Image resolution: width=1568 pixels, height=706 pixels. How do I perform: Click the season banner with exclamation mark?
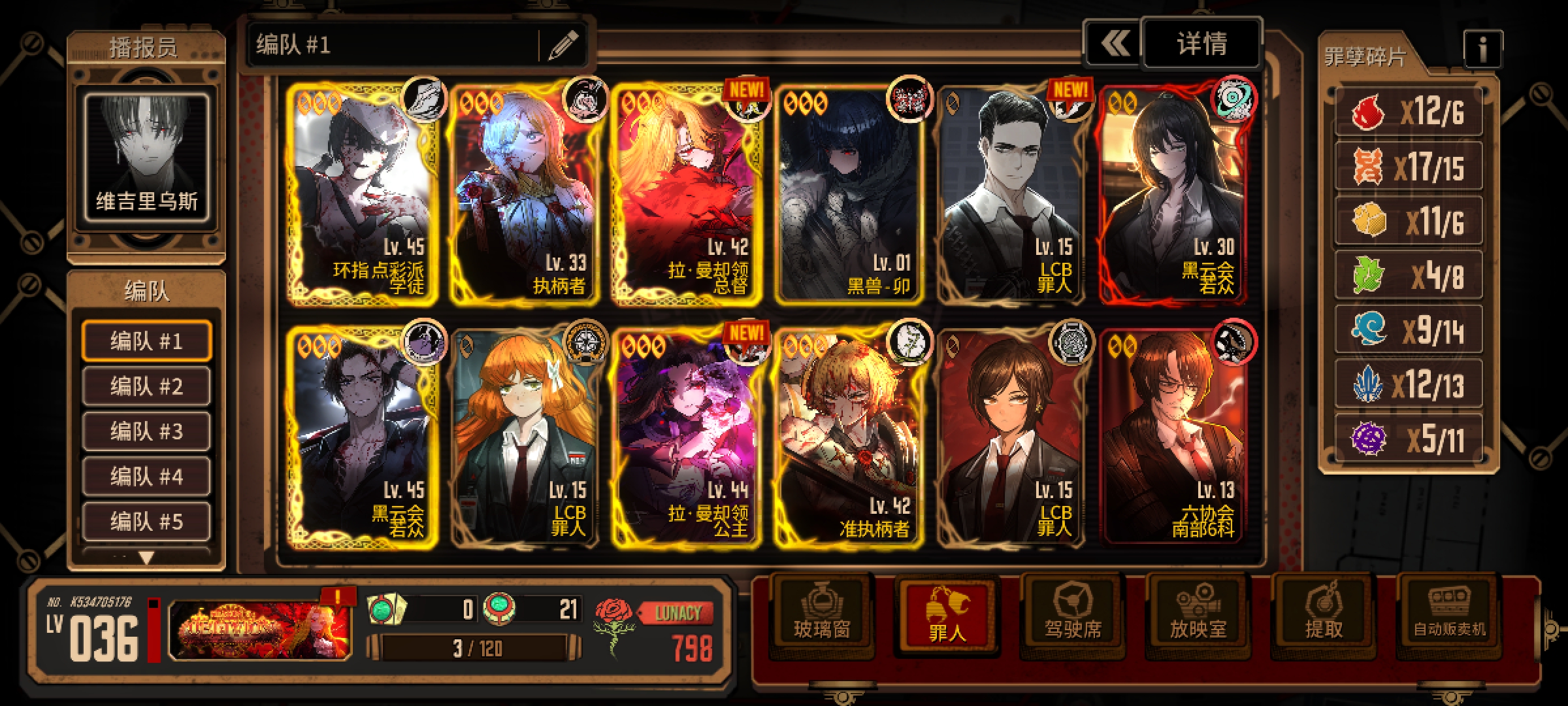click(260, 629)
